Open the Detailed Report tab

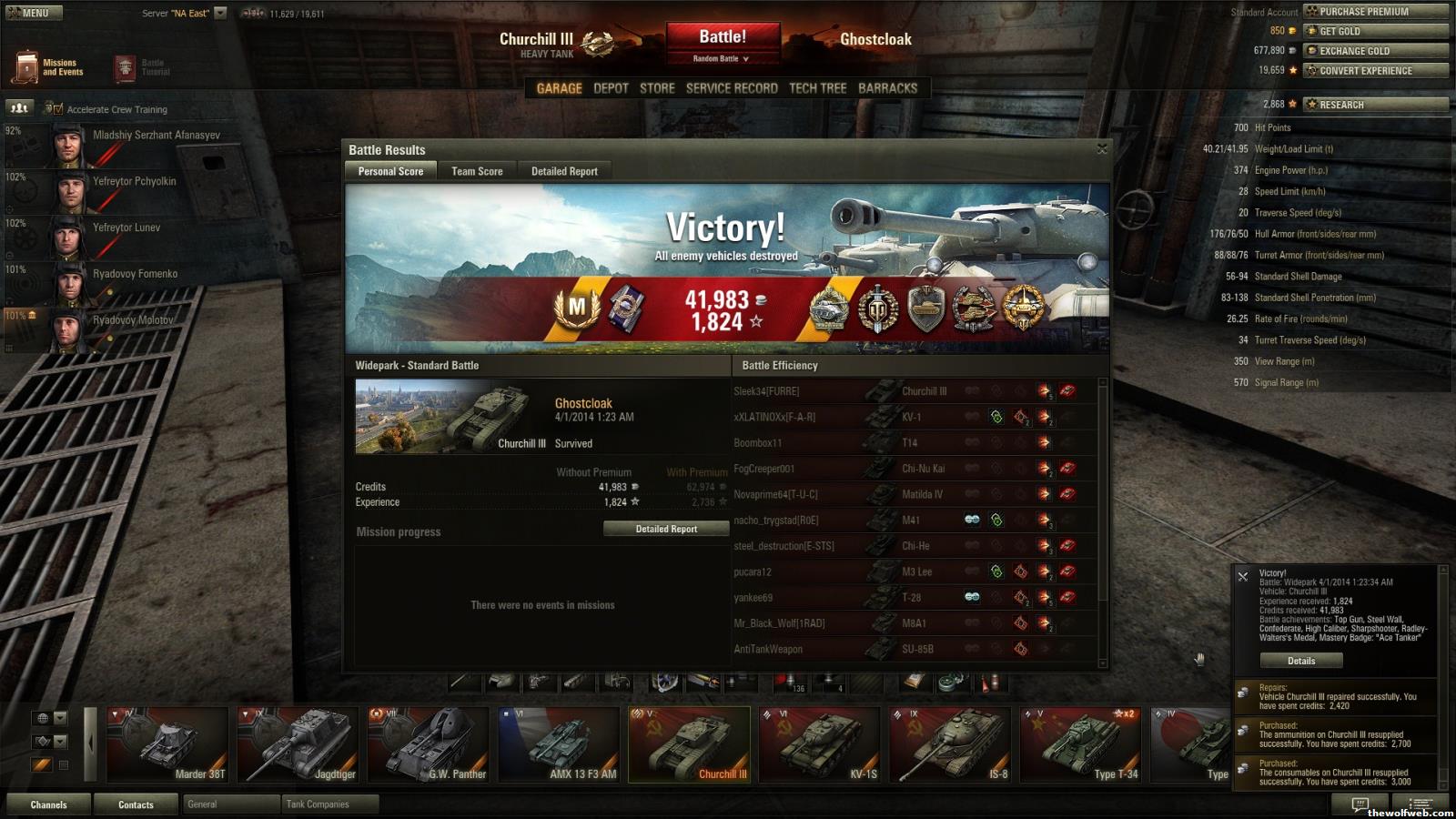click(x=564, y=171)
